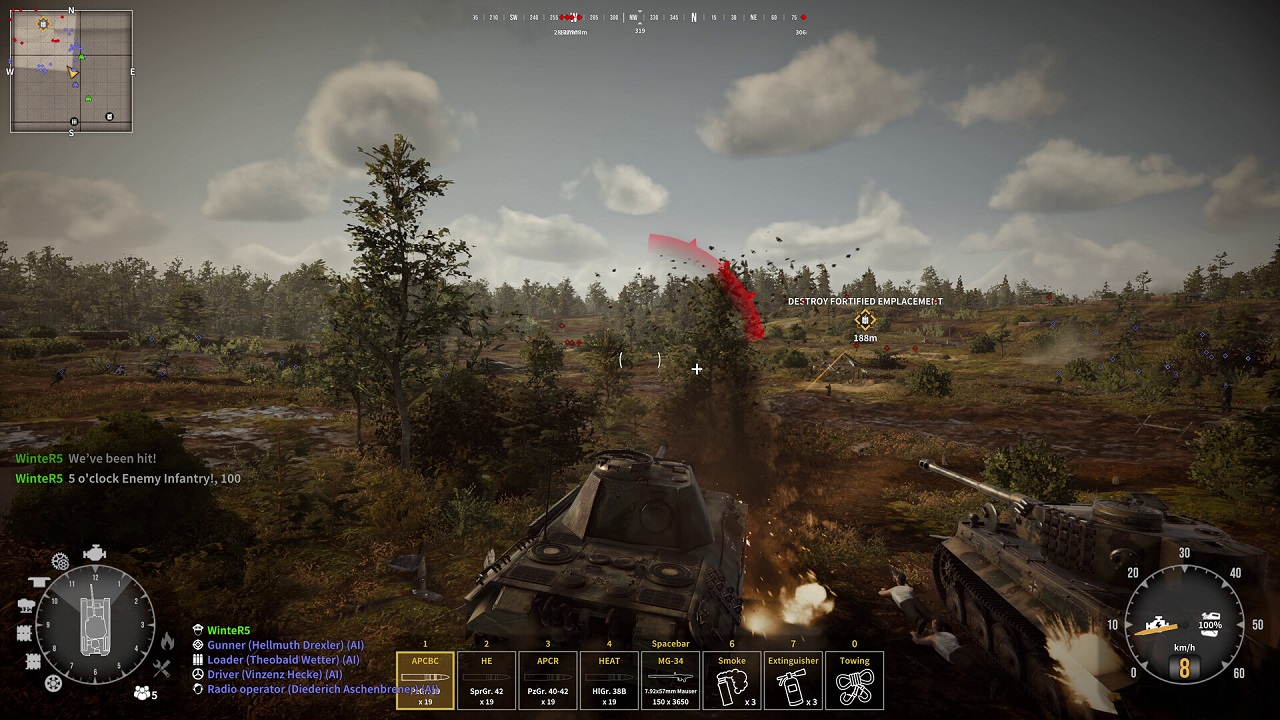1280x720 pixels.
Task: Select the Extinguisher equipment slot
Action: [x=792, y=680]
